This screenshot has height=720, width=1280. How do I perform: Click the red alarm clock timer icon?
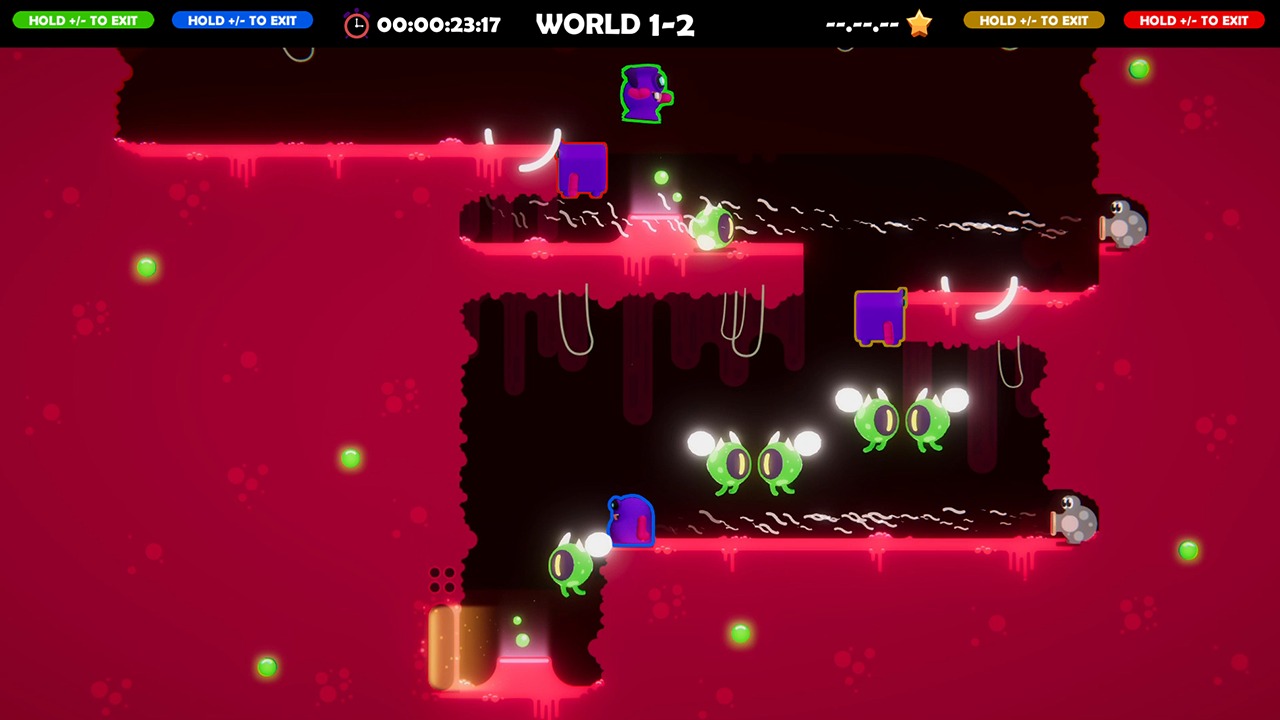click(x=357, y=23)
